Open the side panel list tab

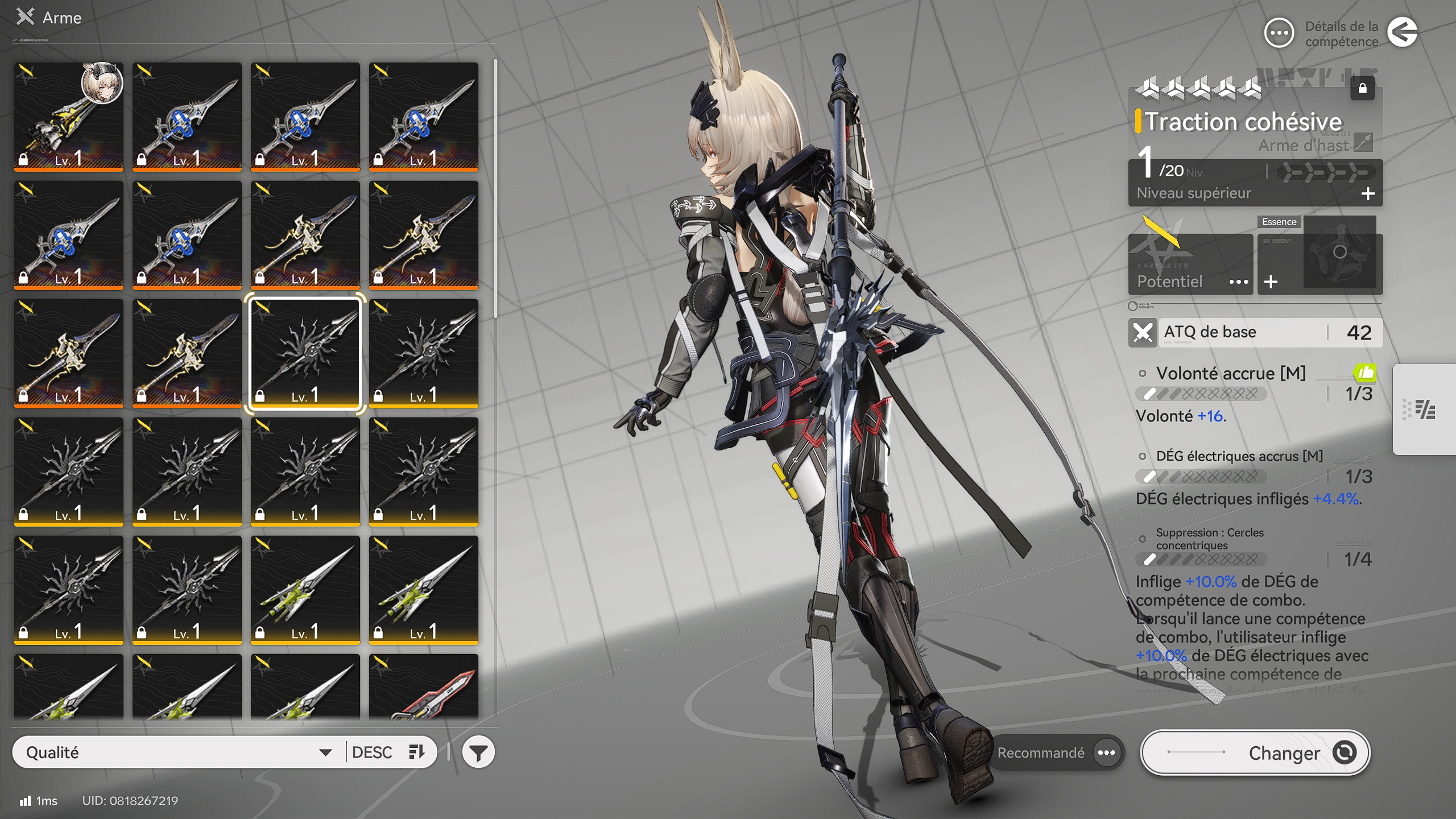pos(1425,409)
